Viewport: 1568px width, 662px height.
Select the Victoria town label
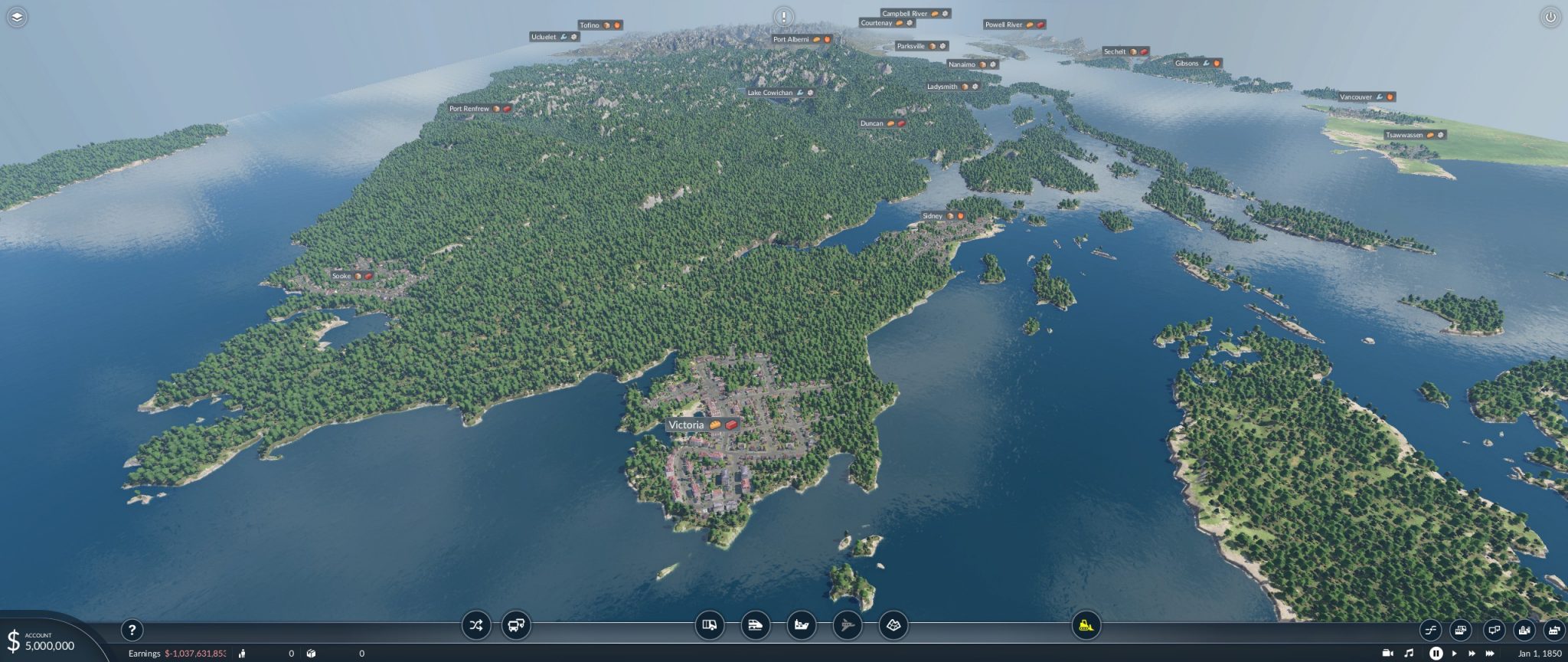687,424
